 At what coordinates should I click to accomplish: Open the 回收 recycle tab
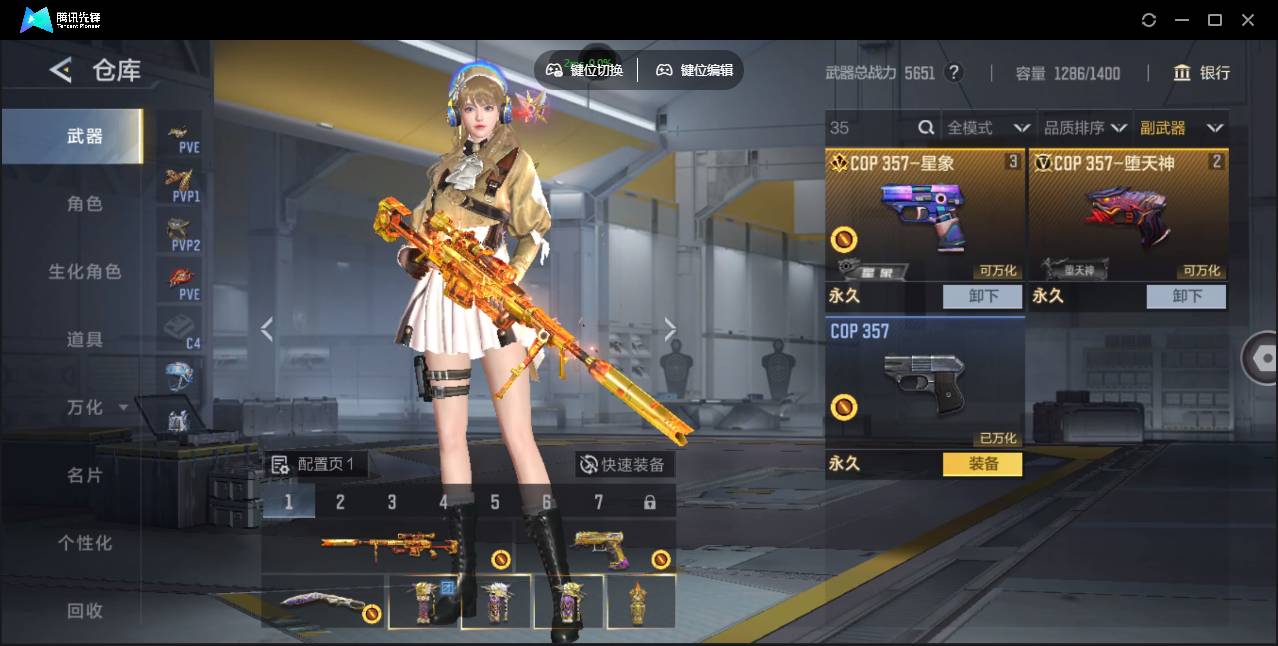click(x=85, y=611)
